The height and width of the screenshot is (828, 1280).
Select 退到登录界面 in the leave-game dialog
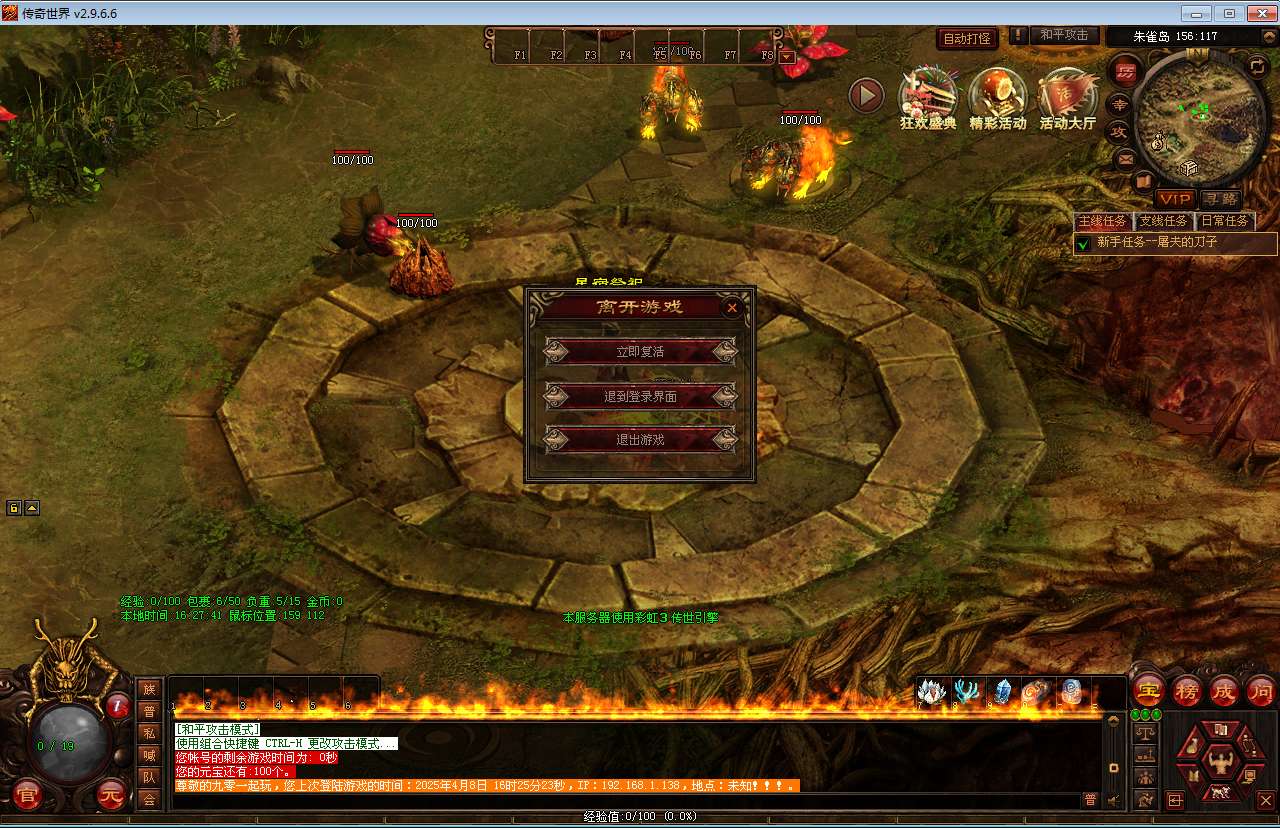point(640,396)
